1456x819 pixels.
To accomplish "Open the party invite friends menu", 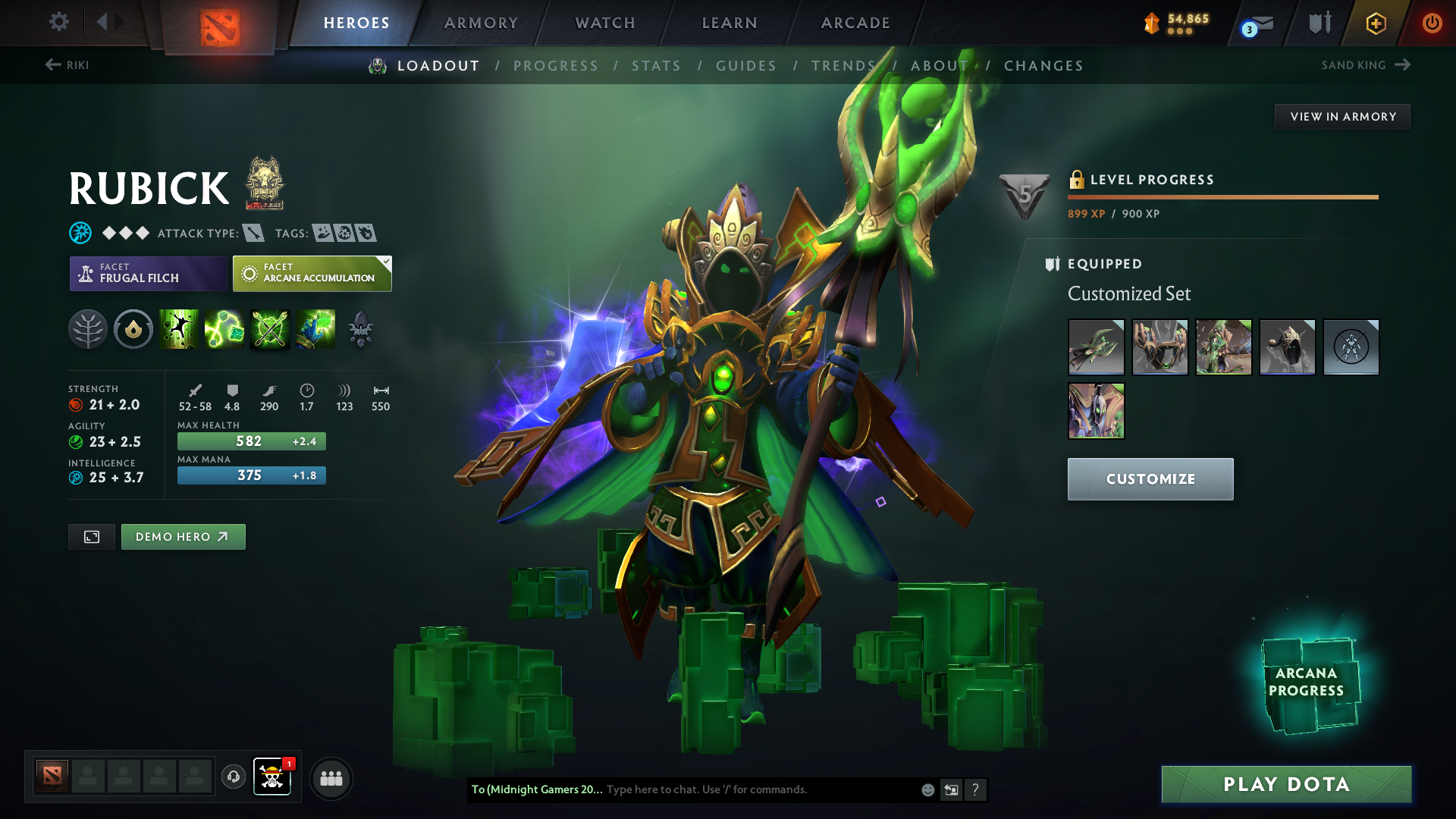I will (x=331, y=778).
